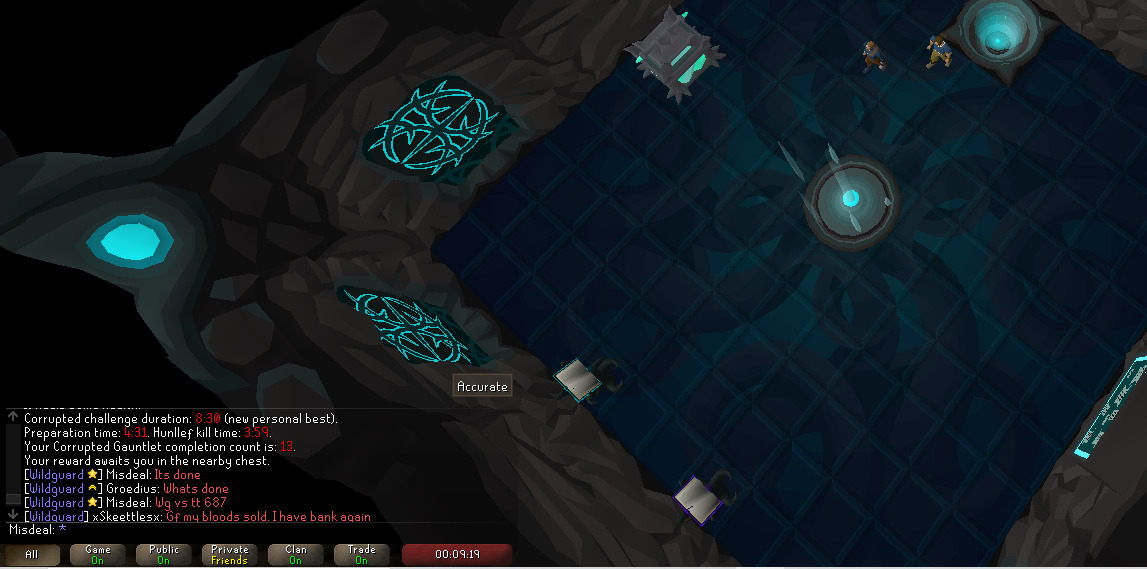
Task: Open the Trade chat tab
Action: tap(362, 554)
